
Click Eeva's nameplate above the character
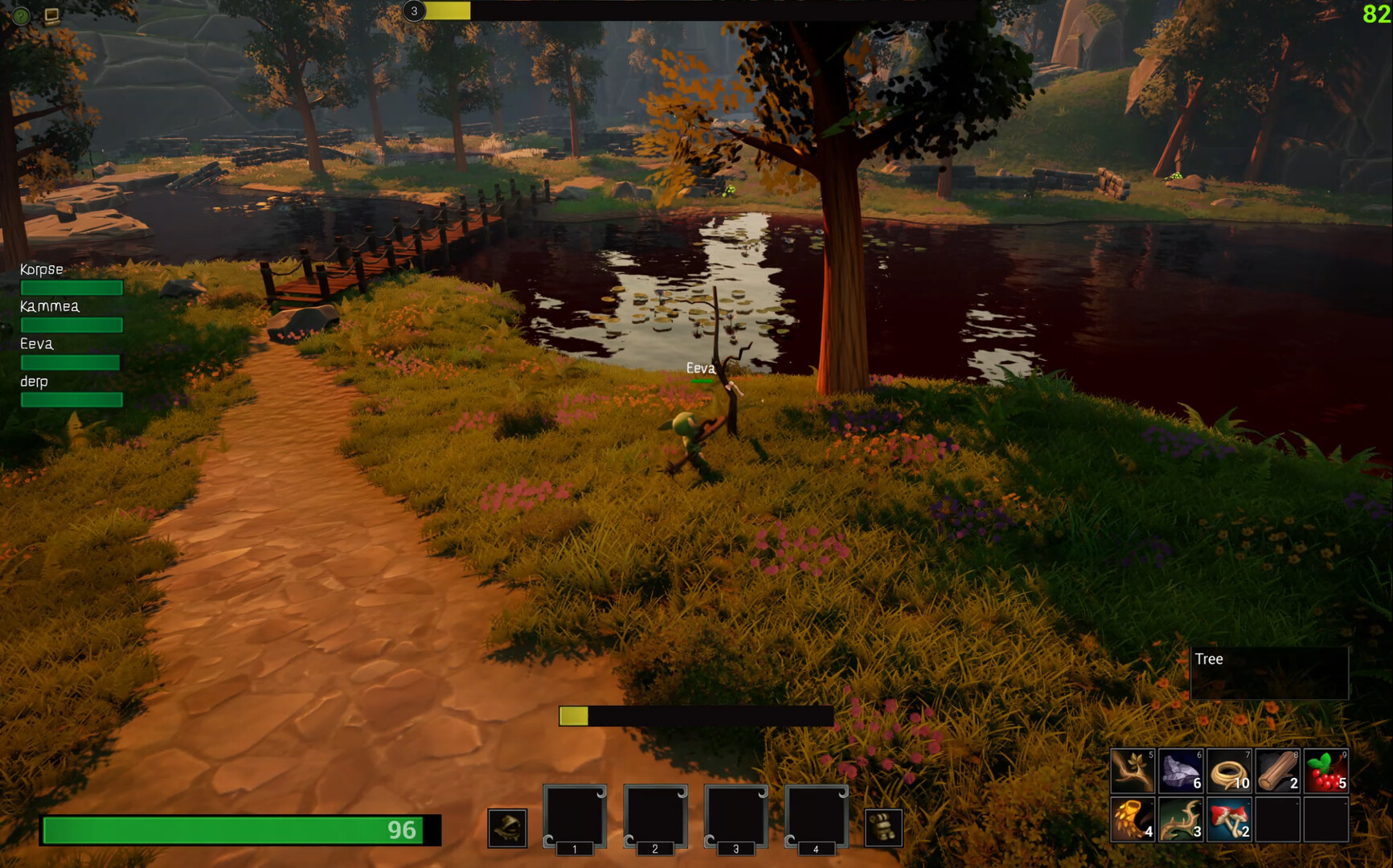coord(699,368)
